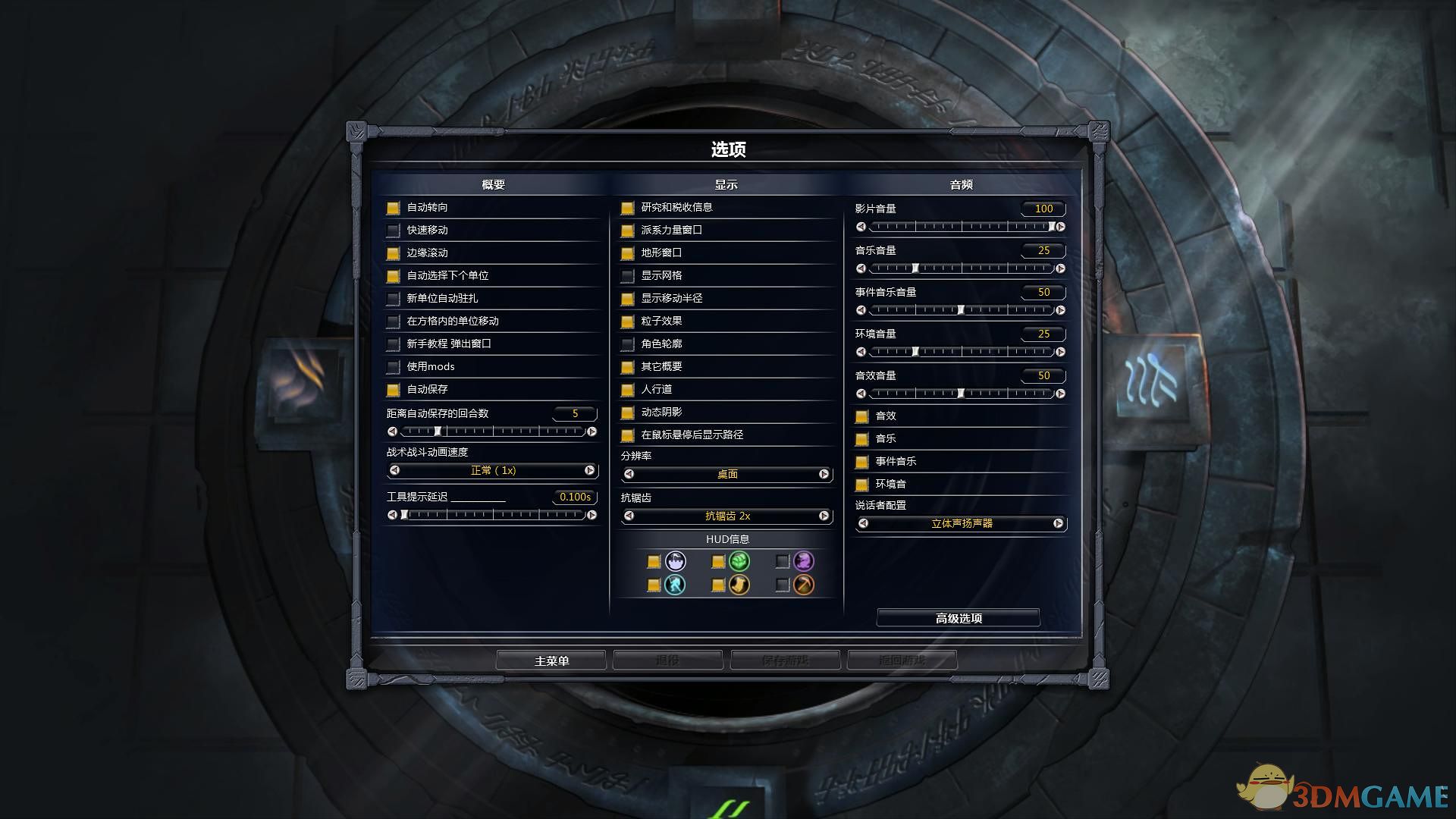
Task: Click the purple research HUD info icon
Action: [804, 561]
